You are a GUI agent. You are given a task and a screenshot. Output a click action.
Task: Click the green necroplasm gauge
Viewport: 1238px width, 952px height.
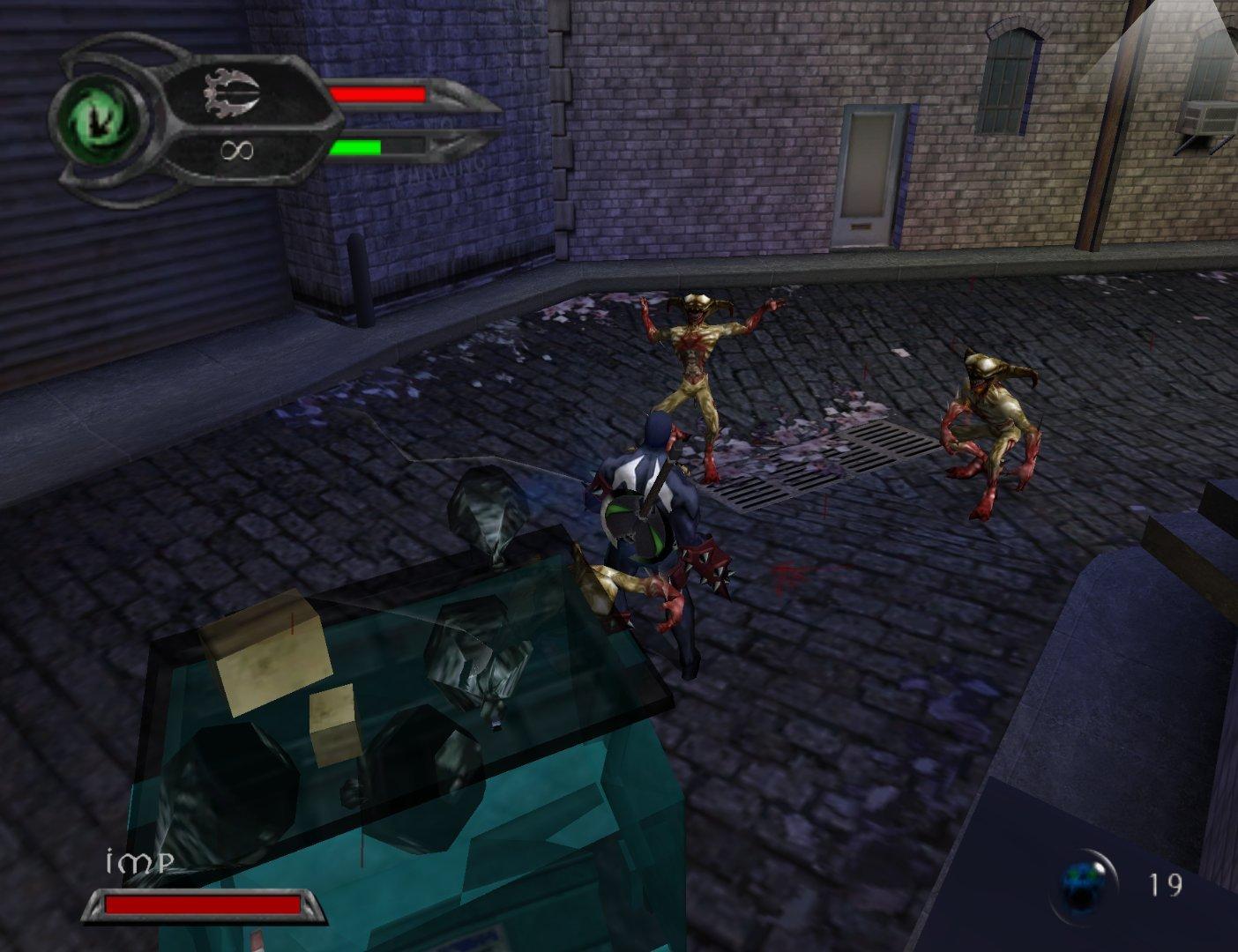click(x=357, y=147)
